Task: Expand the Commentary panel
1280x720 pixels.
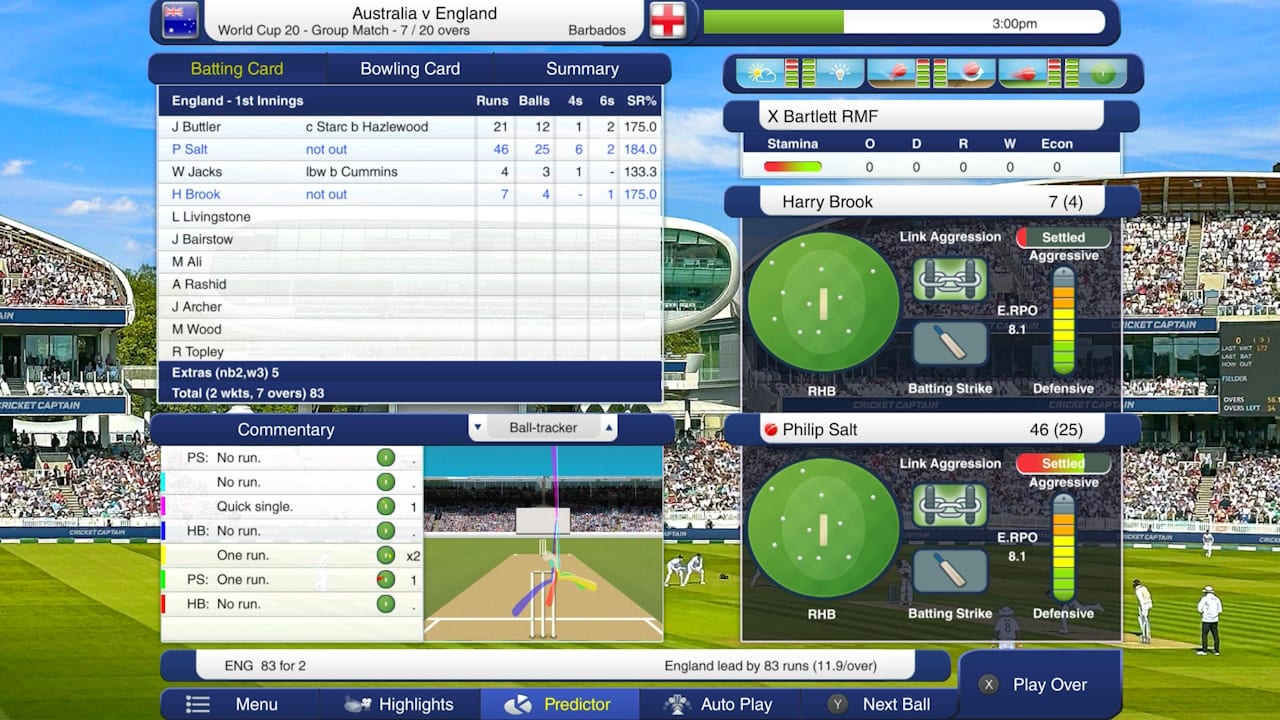Action: pyautogui.click(x=287, y=429)
